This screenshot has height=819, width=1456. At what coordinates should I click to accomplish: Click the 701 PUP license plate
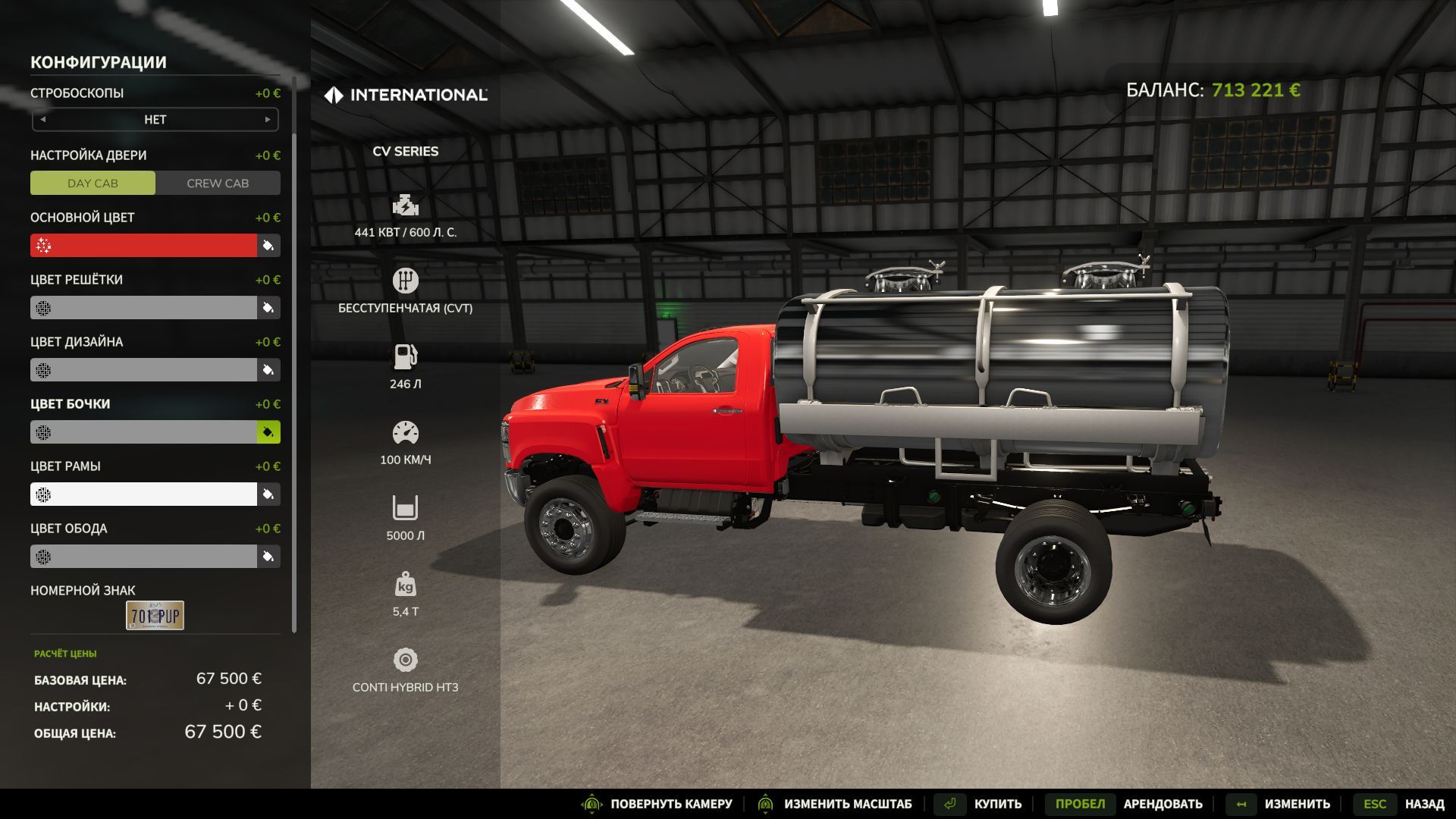pyautogui.click(x=154, y=615)
